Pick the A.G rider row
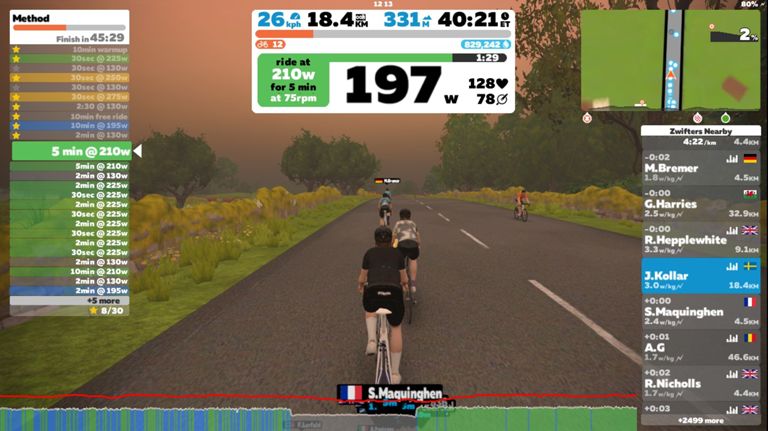The height and width of the screenshot is (431, 768). (700, 346)
